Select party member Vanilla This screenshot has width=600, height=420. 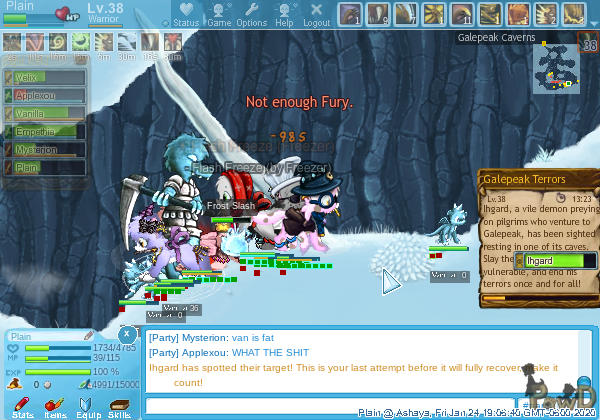[43, 113]
